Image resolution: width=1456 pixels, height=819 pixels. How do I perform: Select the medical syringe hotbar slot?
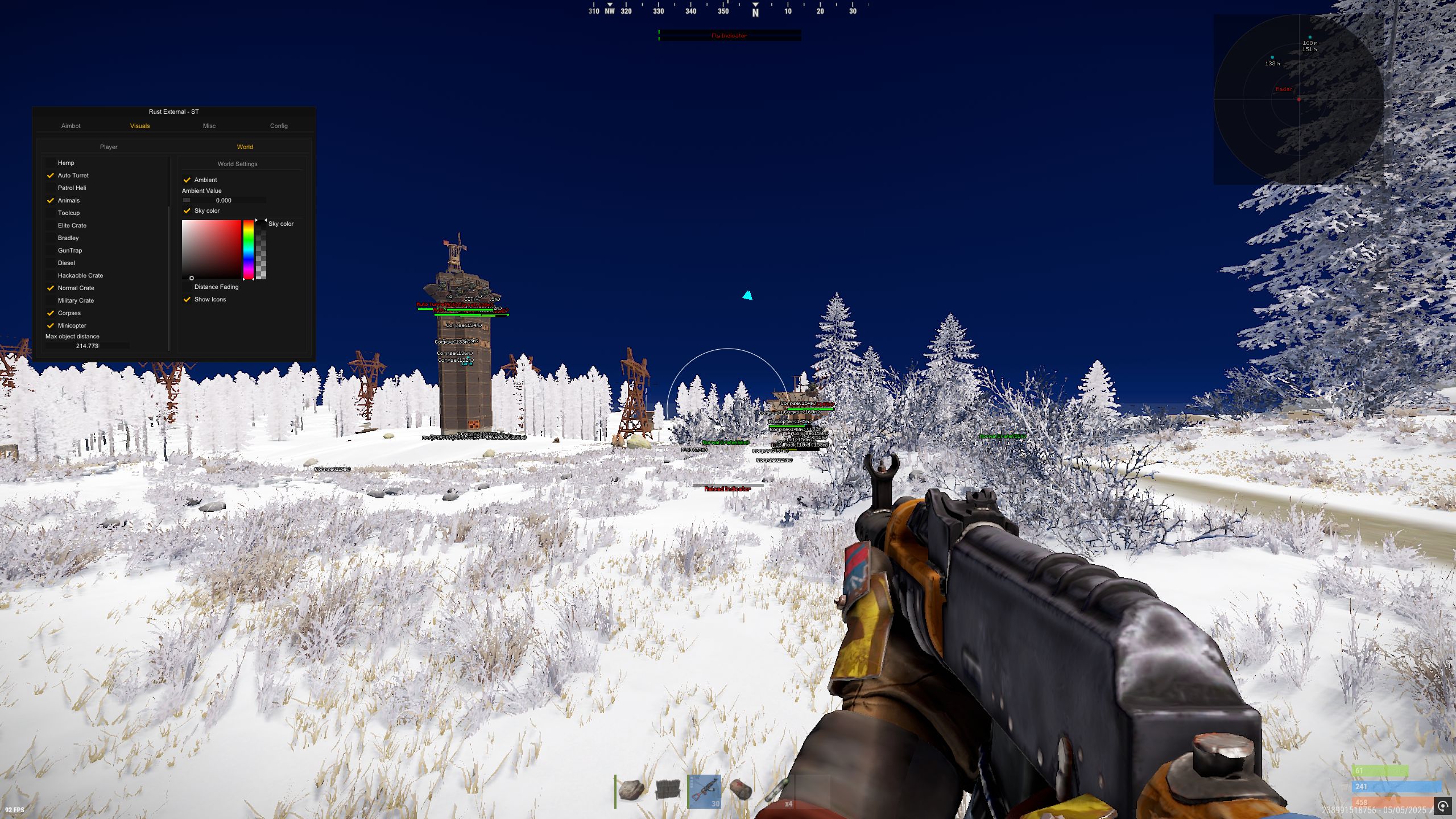[x=776, y=790]
